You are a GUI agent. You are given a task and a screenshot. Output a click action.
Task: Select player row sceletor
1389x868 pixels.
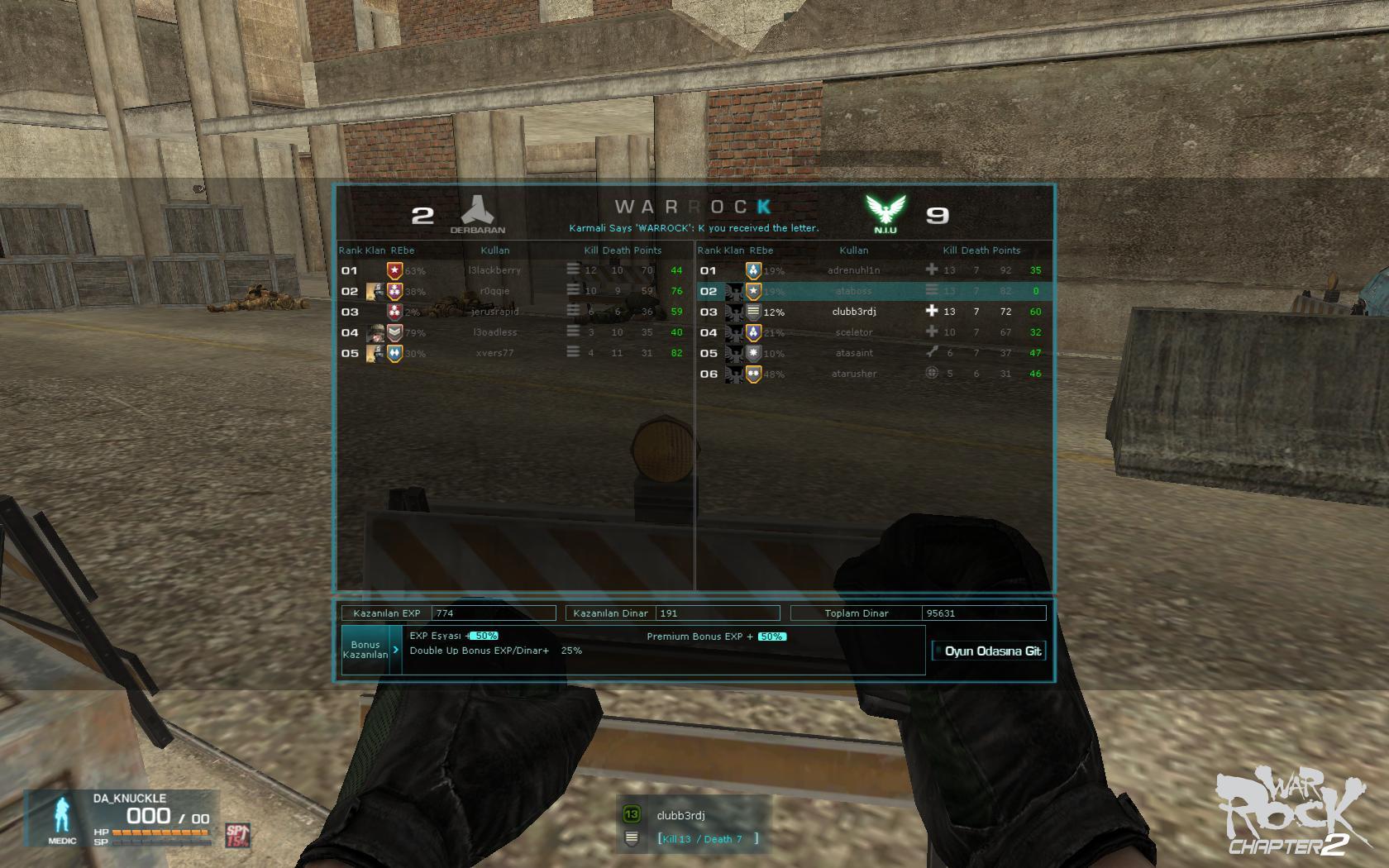854,332
